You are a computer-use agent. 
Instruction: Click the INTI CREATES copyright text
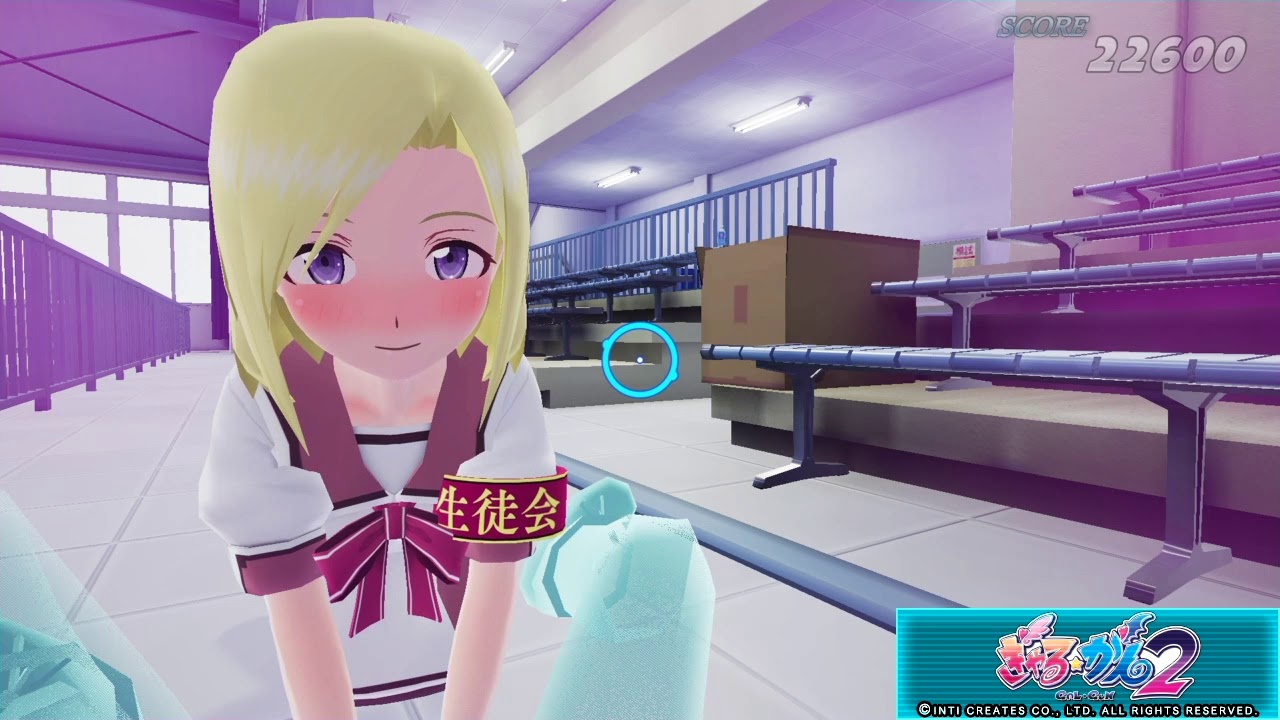click(x=1078, y=710)
